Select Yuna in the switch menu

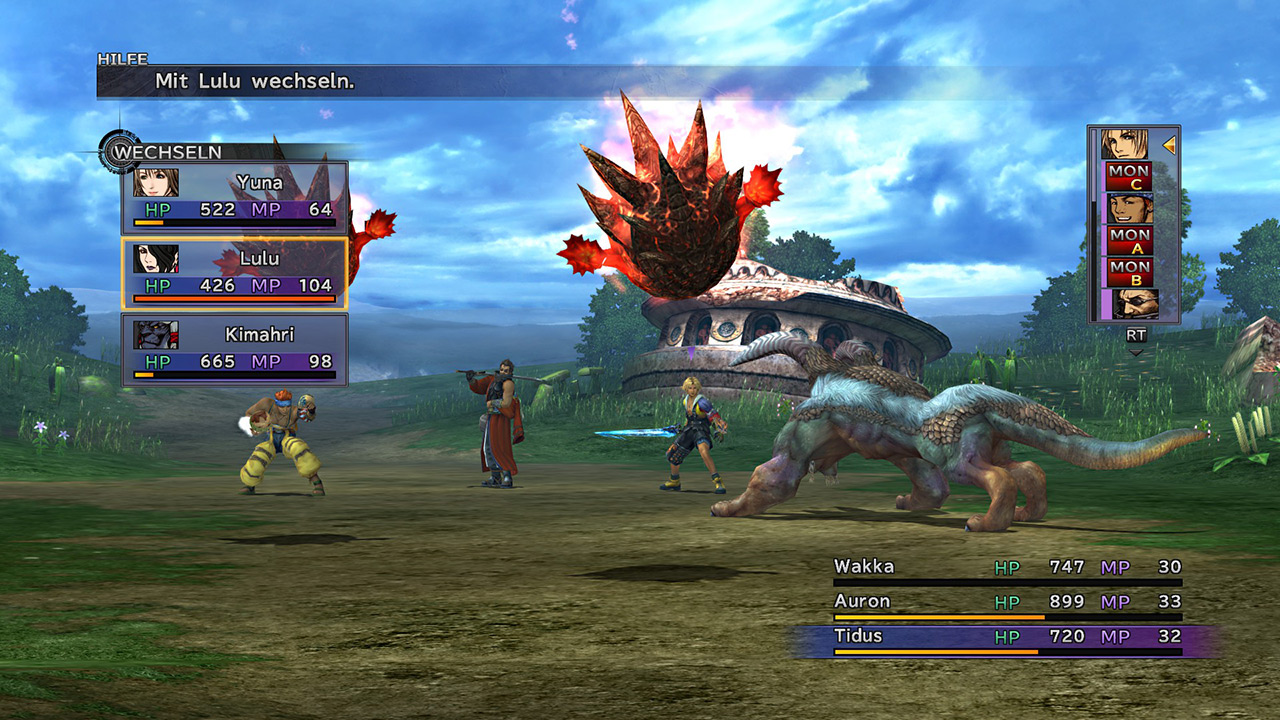(235, 197)
